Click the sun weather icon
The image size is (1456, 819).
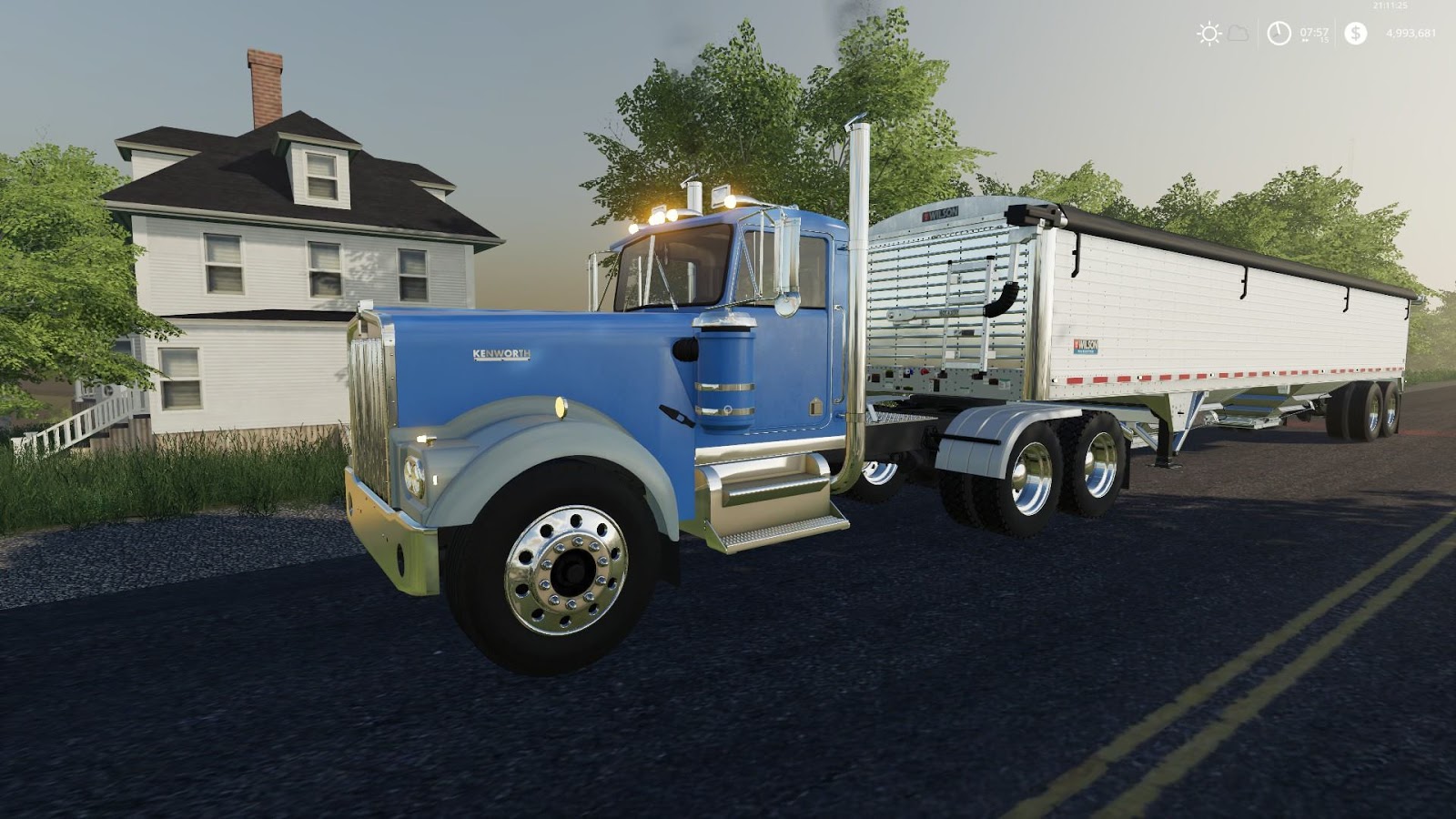click(x=1208, y=34)
